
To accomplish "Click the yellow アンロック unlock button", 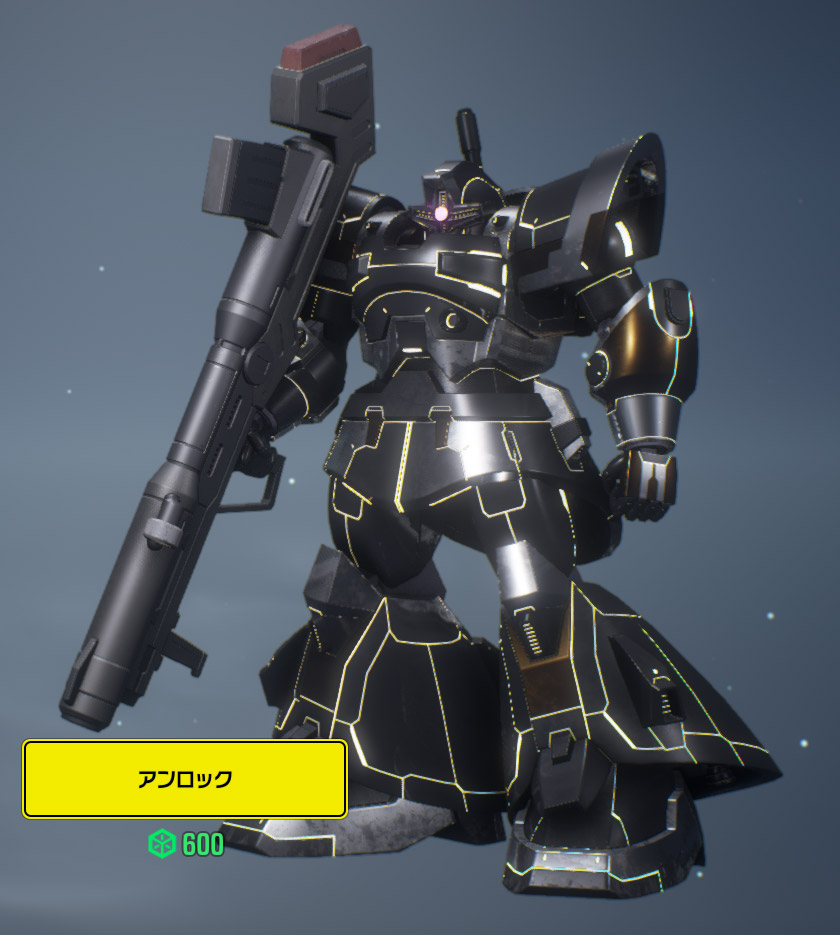I will tap(185, 779).
